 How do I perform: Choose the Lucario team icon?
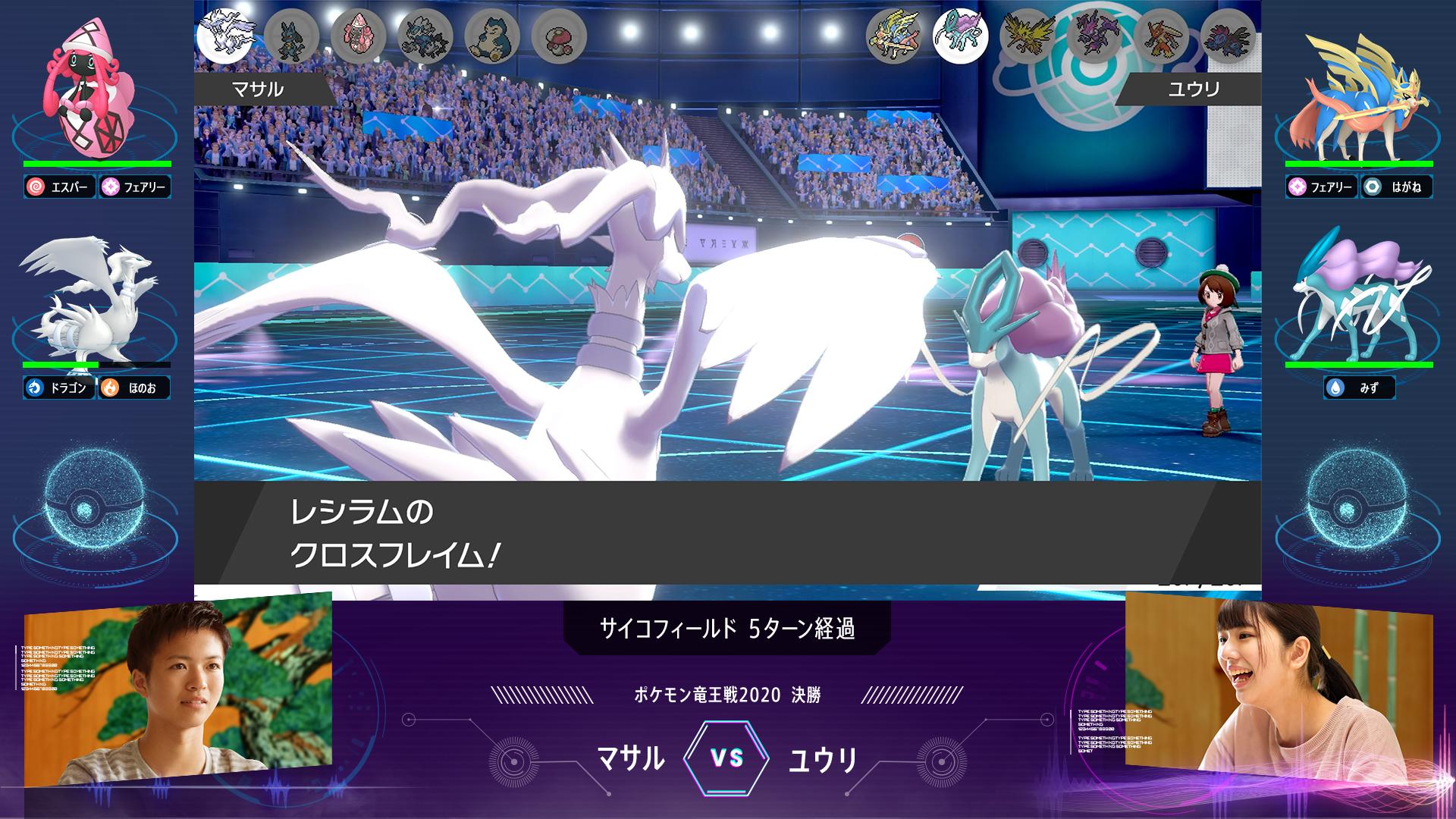click(292, 36)
